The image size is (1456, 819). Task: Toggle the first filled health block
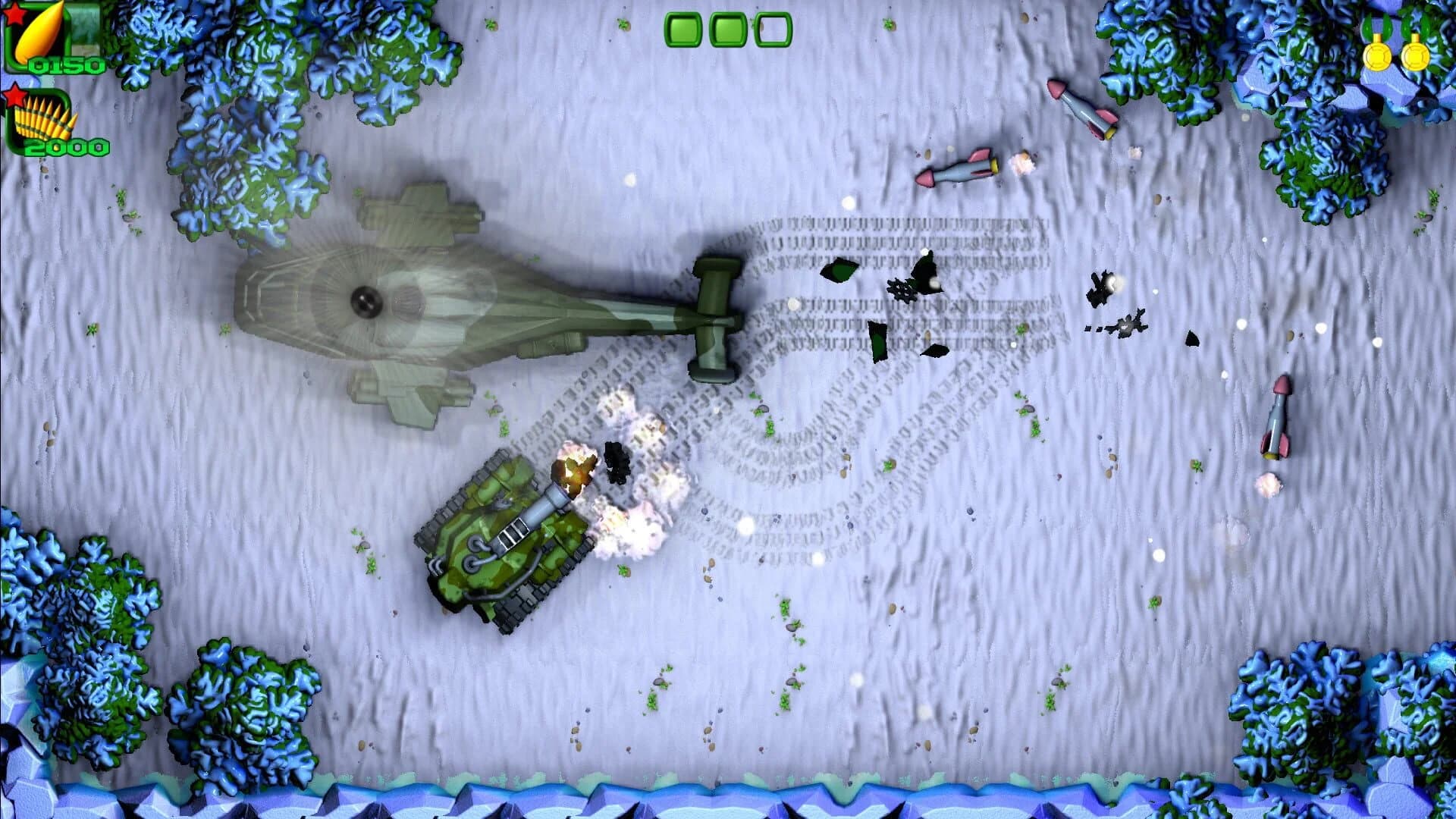coord(682,32)
